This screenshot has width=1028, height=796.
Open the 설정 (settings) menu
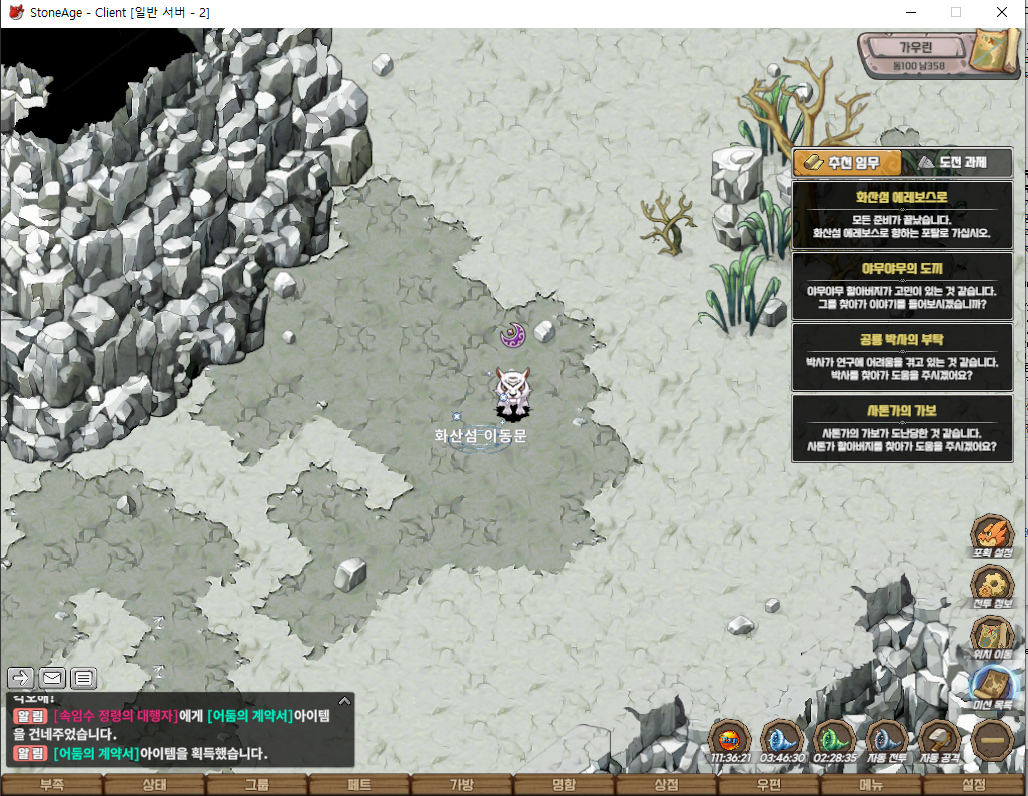974,785
